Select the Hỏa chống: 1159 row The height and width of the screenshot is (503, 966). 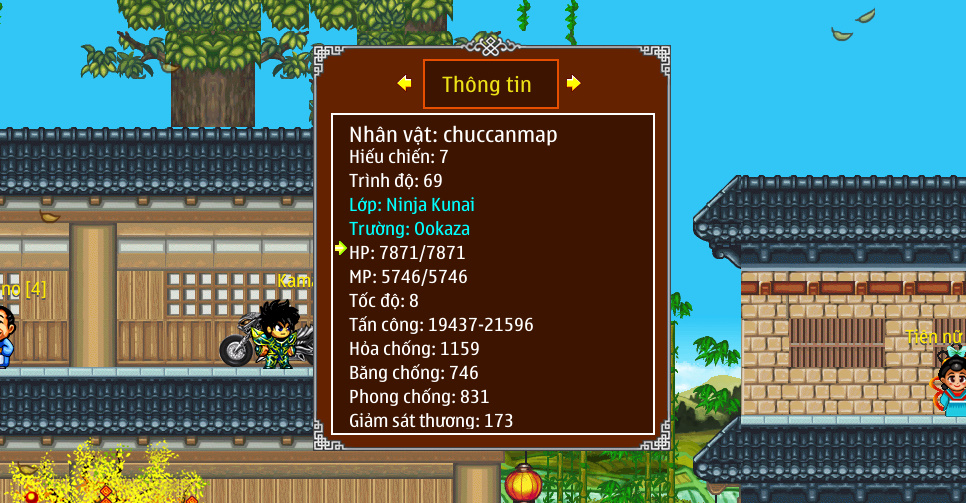[x=414, y=349]
